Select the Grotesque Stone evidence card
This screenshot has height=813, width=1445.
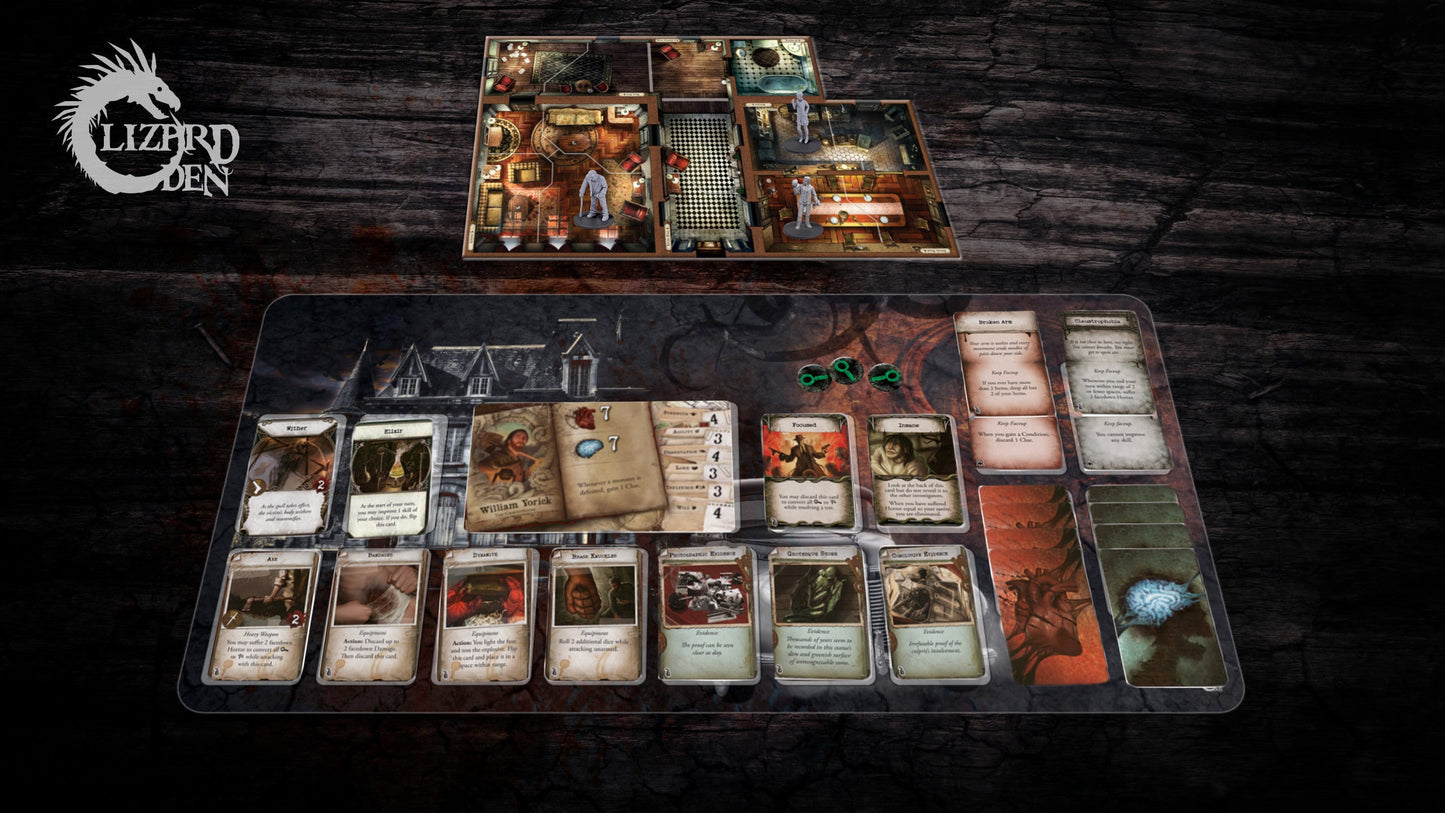(x=818, y=614)
